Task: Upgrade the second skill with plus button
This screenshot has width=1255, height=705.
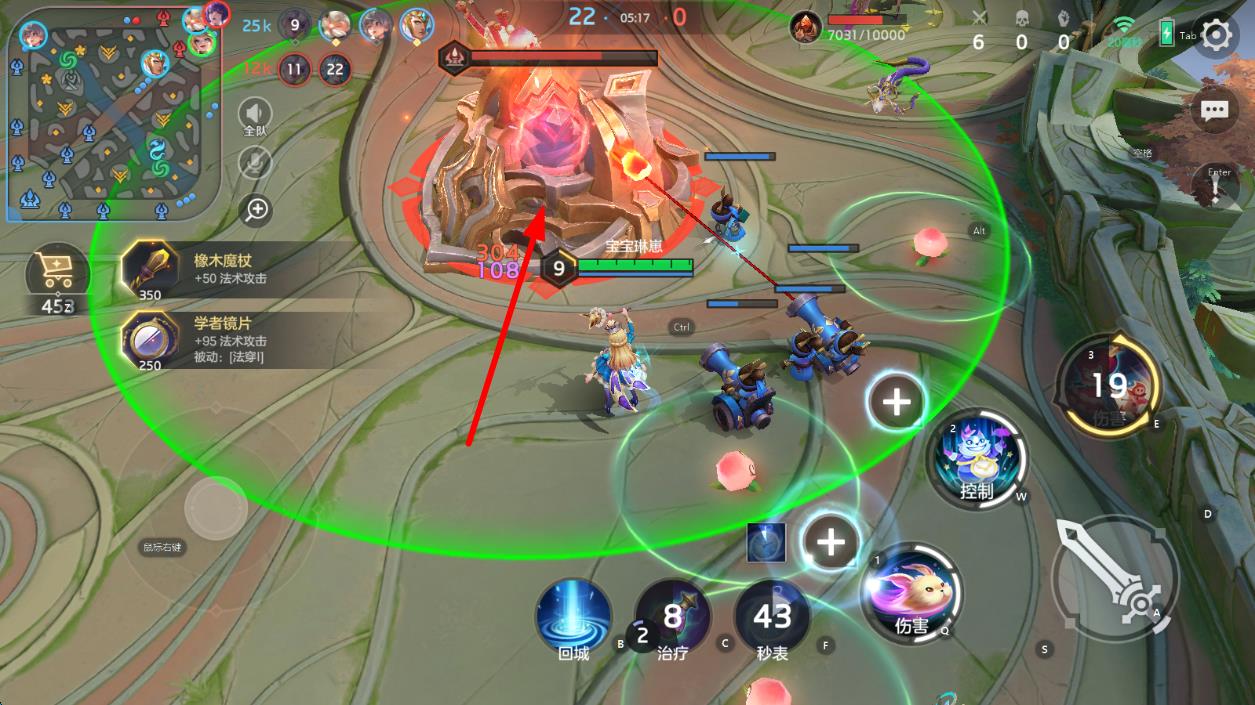Action: (896, 401)
